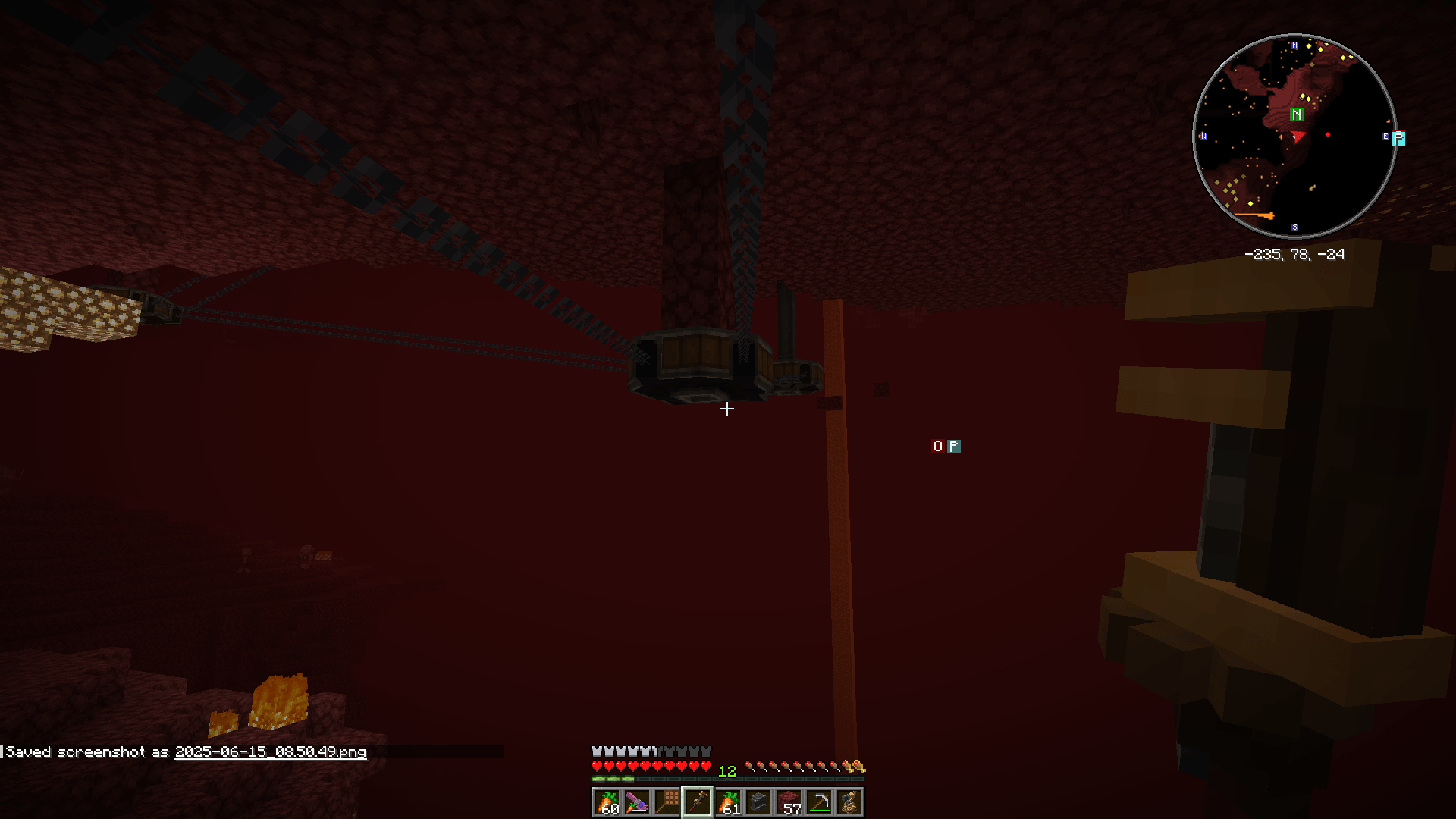Click the North marker on the minimap edge
The width and height of the screenshot is (1456, 819).
(1296, 45)
